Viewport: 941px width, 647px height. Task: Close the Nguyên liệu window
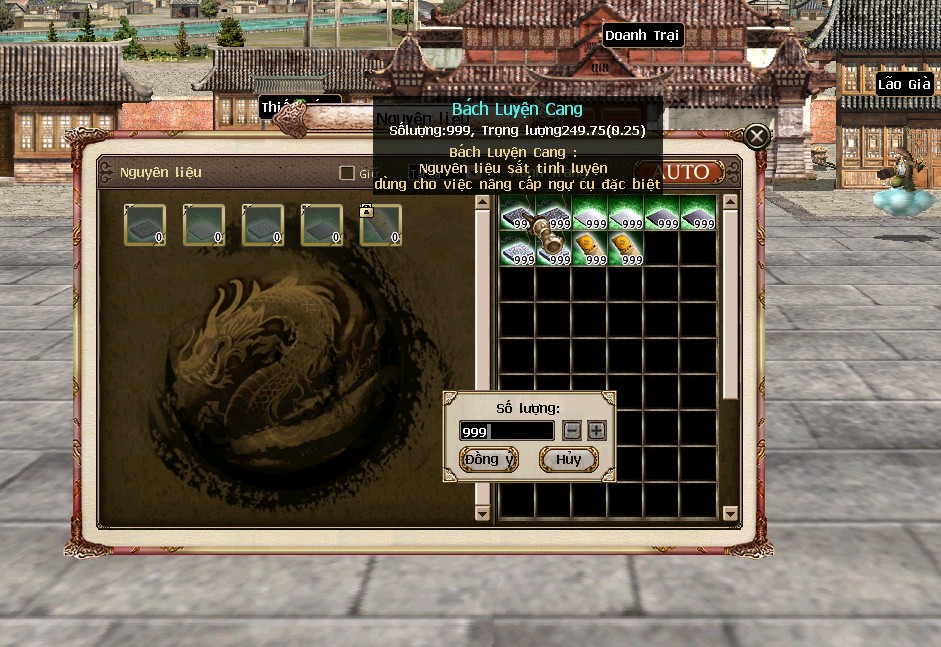[x=757, y=136]
